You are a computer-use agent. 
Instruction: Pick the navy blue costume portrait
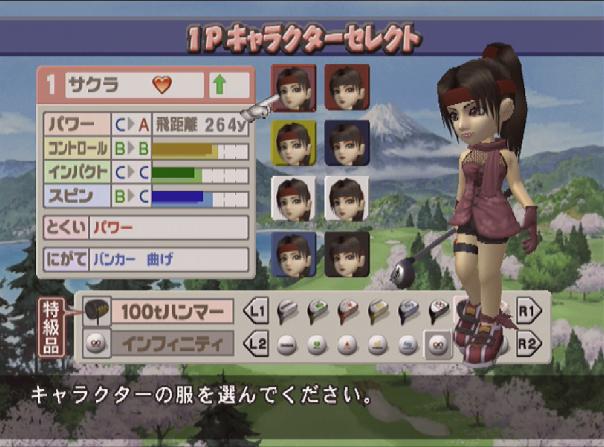347,143
